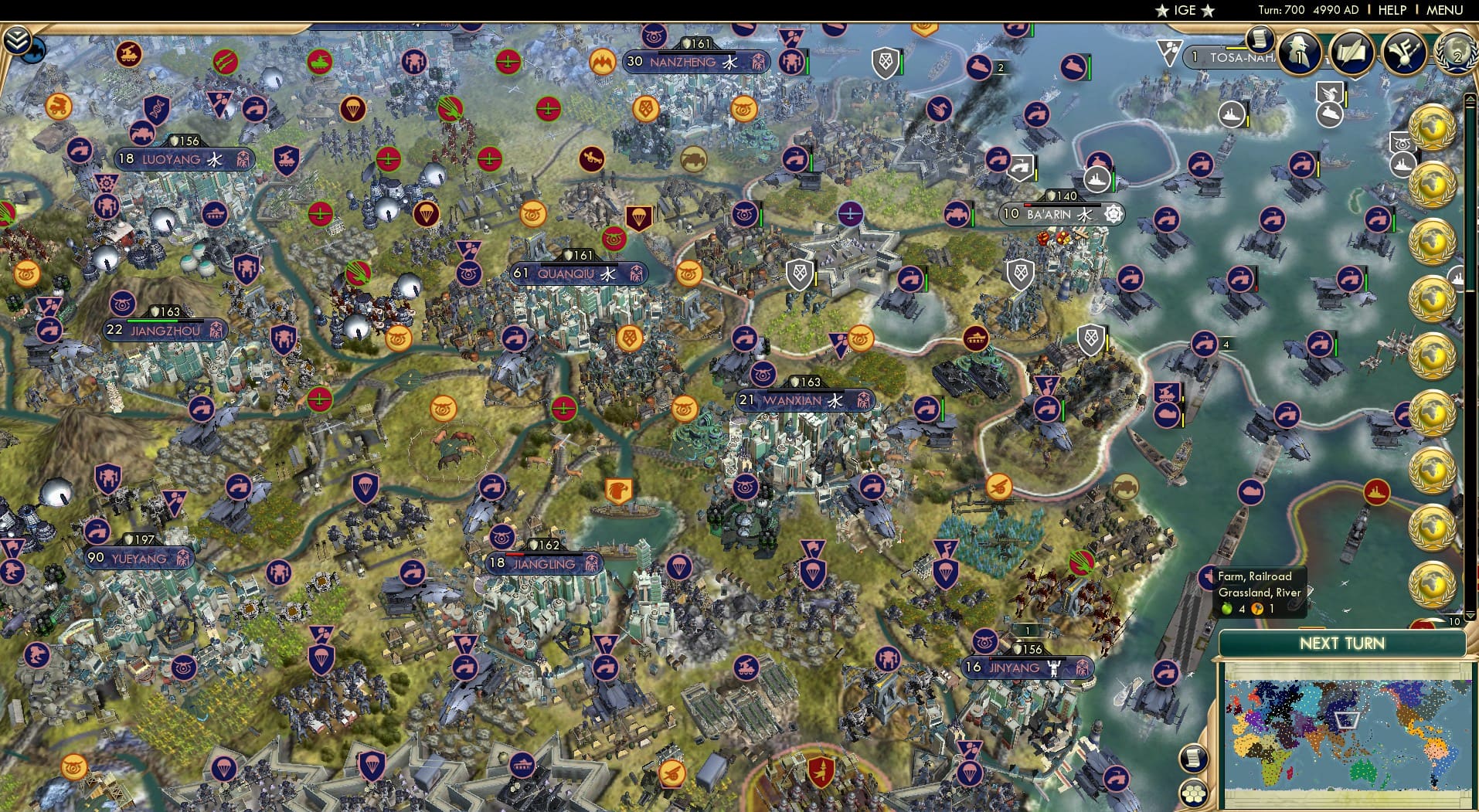Open the IGE editor in the top bar
The width and height of the screenshot is (1479, 812).
tap(1184, 10)
